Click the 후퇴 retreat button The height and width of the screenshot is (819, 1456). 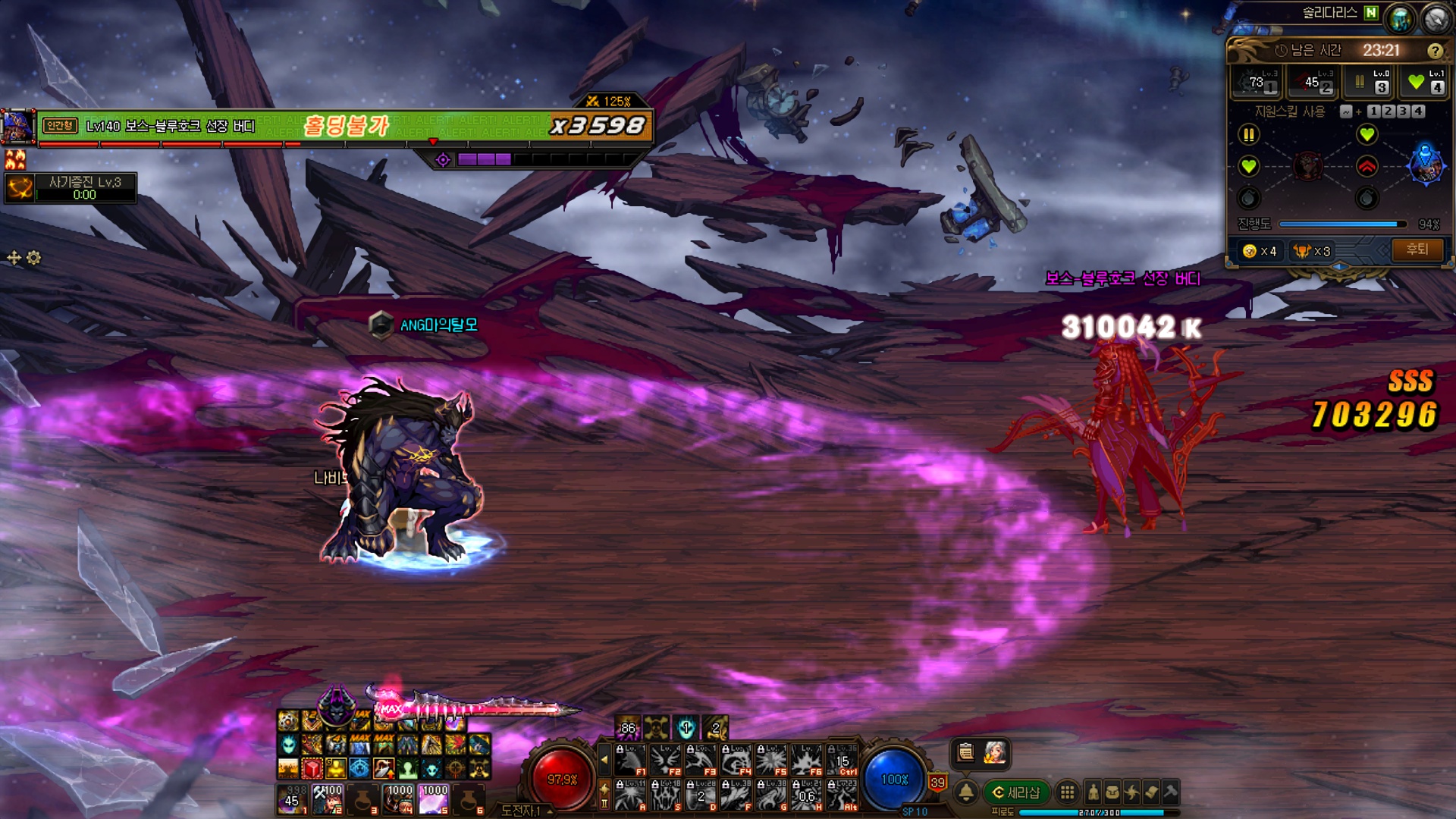click(x=1417, y=249)
